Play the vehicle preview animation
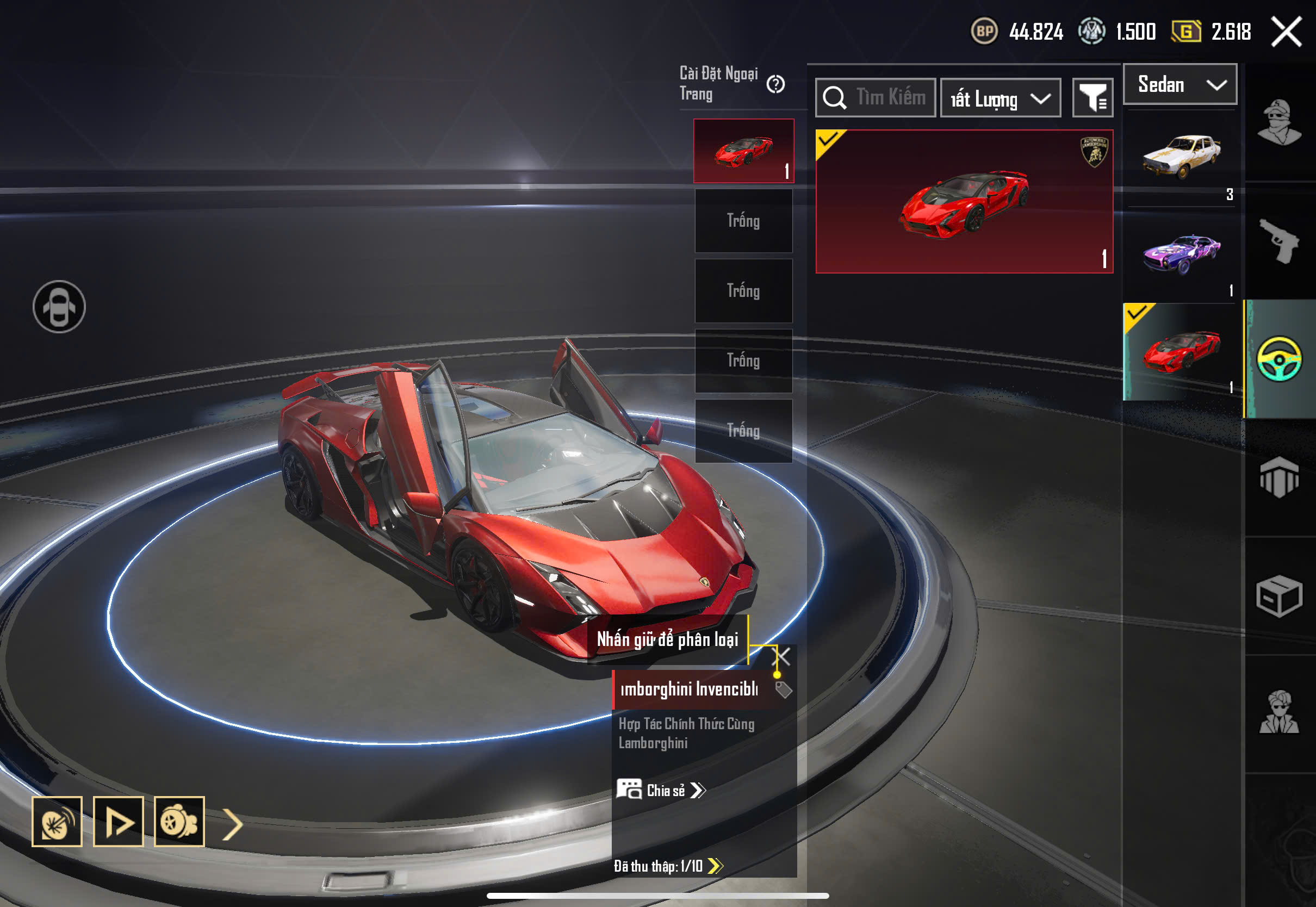Screen dimensions: 1316x907 (118, 822)
